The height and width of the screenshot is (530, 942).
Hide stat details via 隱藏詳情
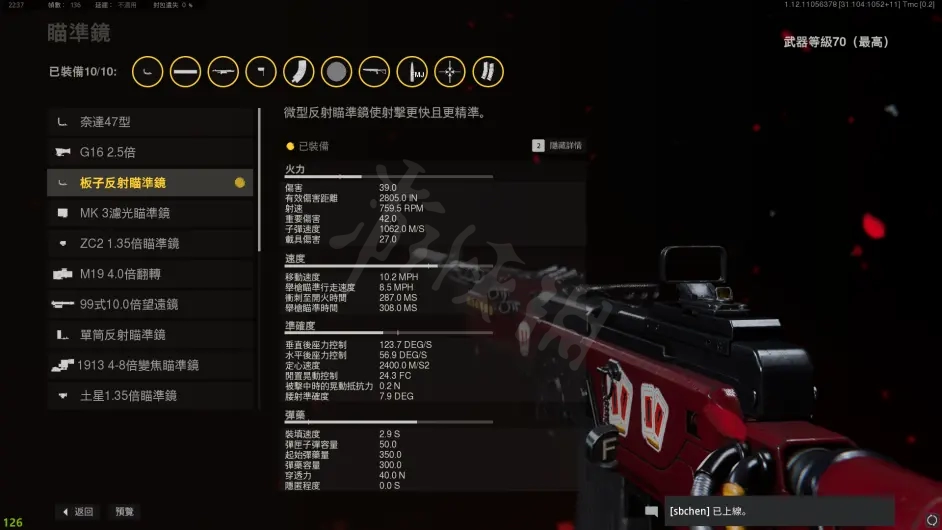(557, 146)
